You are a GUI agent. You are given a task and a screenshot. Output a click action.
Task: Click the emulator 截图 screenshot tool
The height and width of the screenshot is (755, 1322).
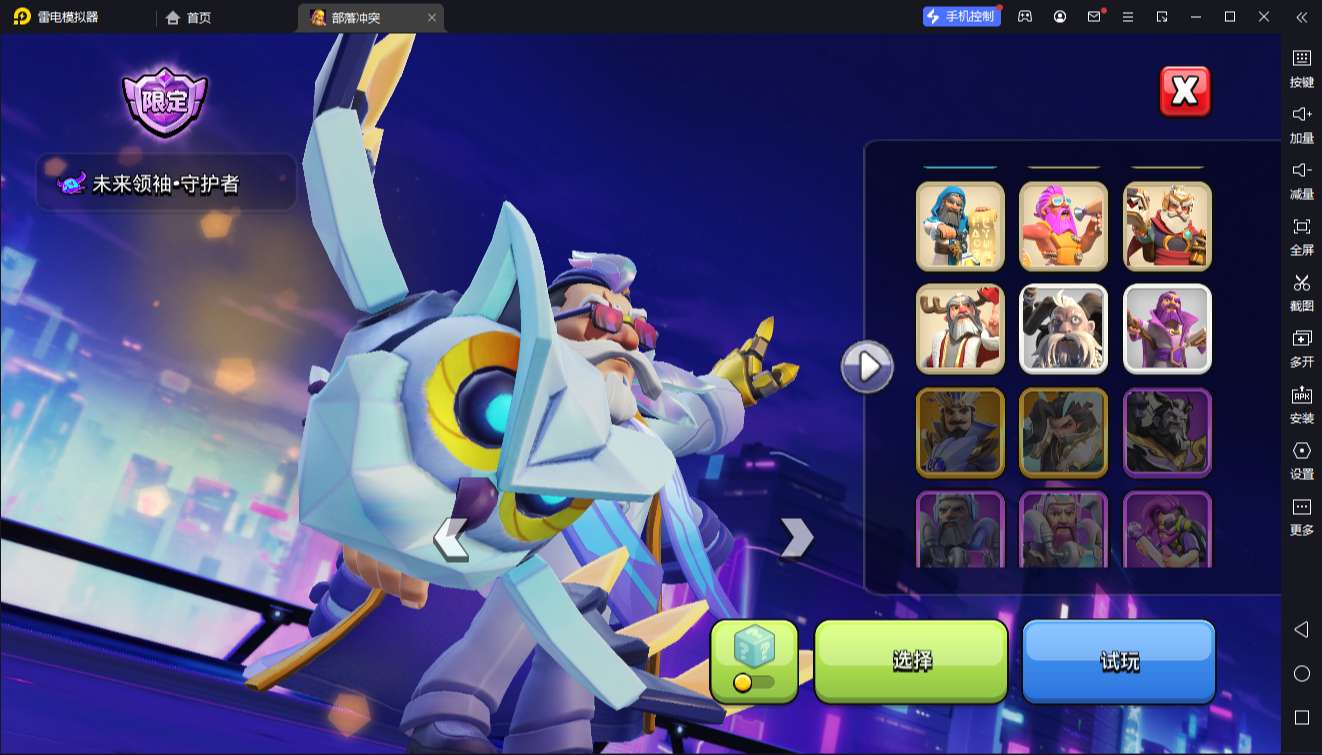[1301, 292]
